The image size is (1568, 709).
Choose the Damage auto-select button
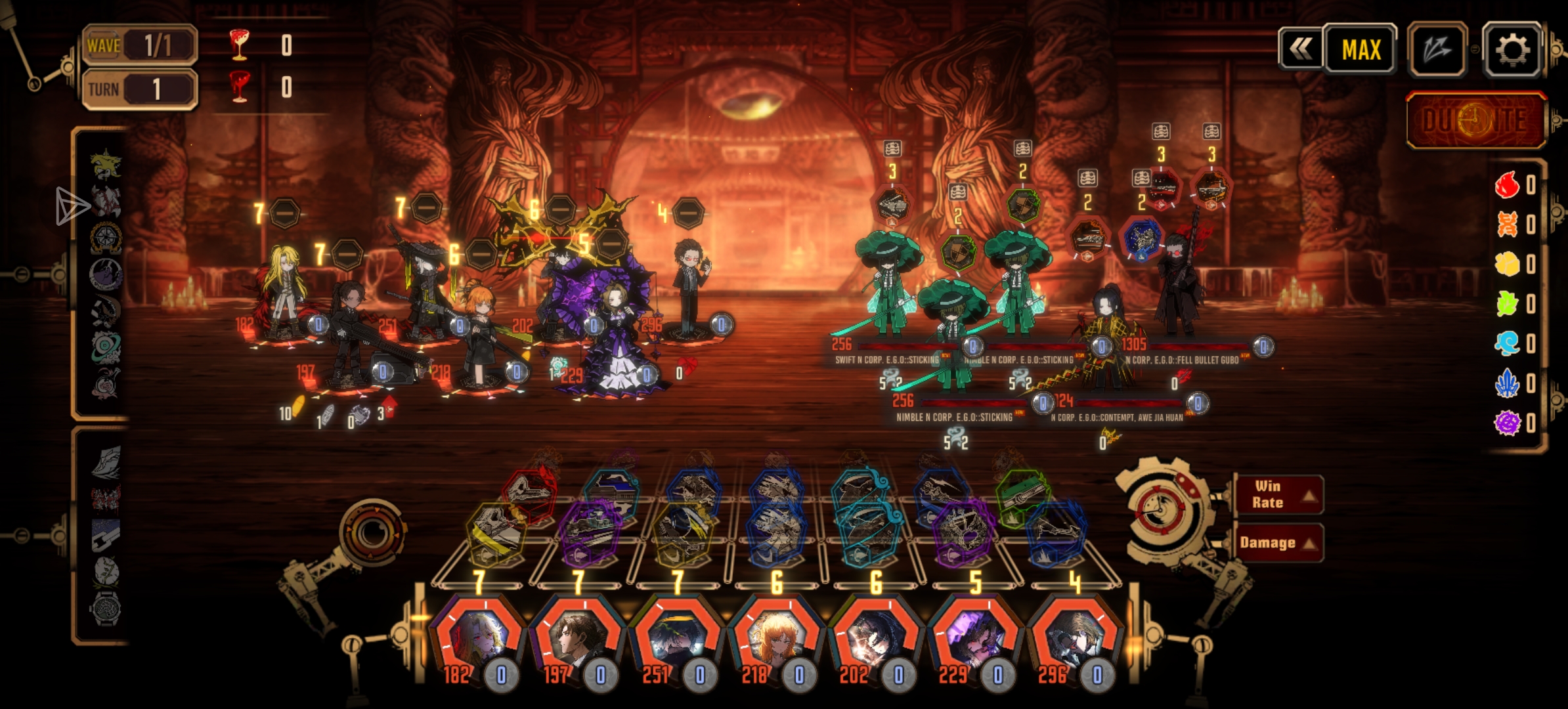pos(1277,543)
